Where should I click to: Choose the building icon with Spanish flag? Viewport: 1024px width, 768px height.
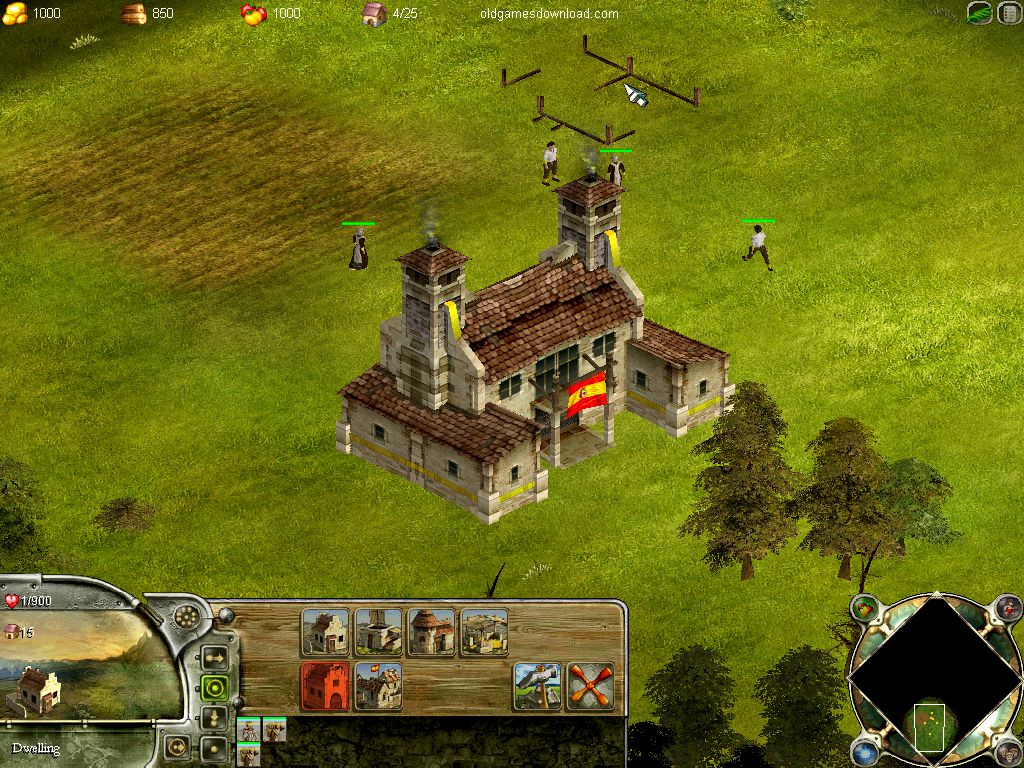click(x=379, y=686)
